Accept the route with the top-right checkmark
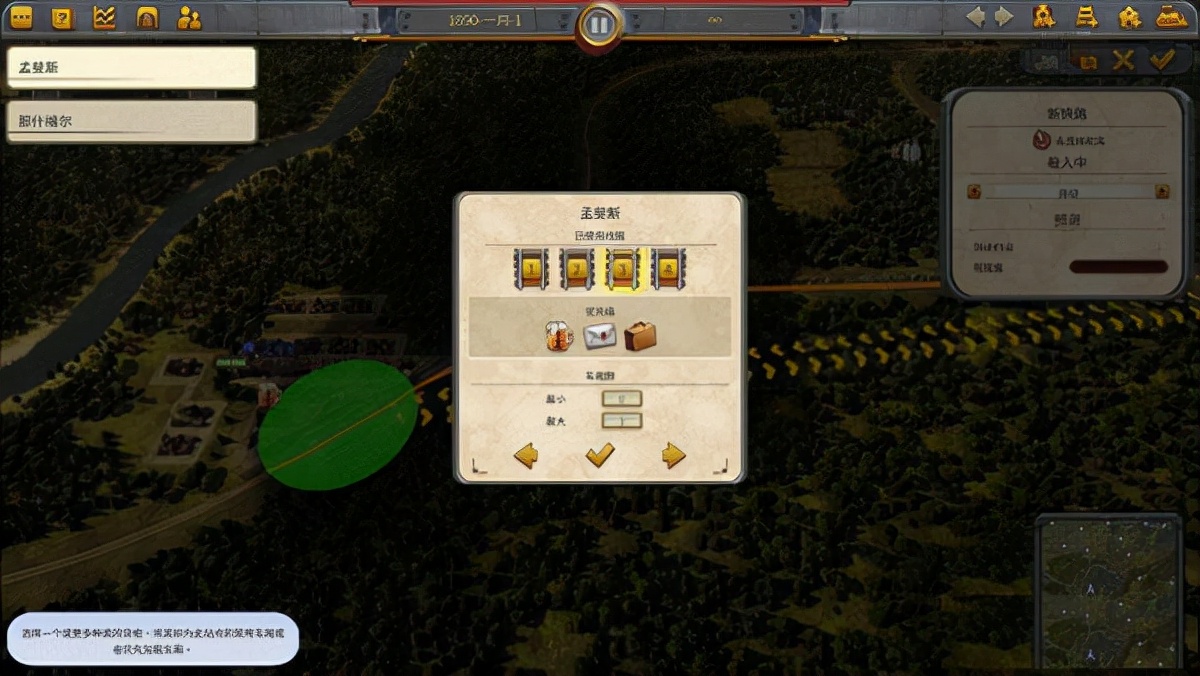 coord(1161,61)
